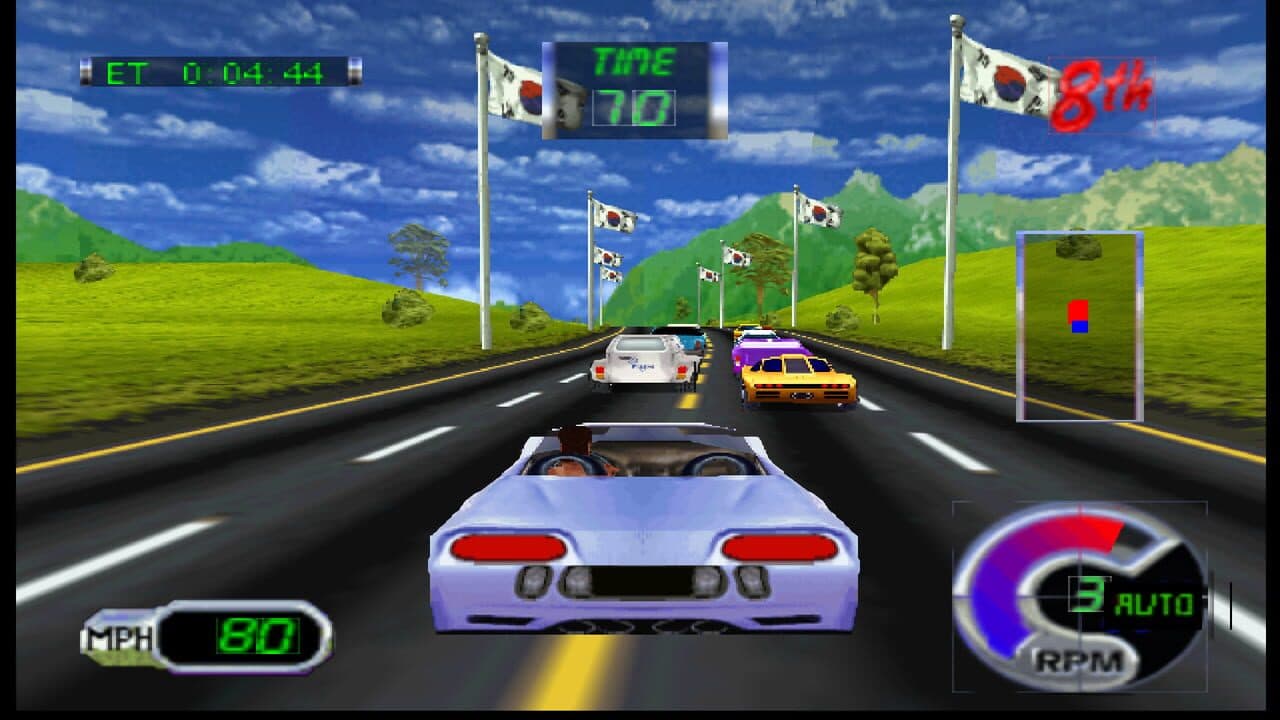This screenshot has height=720, width=1280.
Task: Click the MPH label on the speedometer
Action: (118, 638)
